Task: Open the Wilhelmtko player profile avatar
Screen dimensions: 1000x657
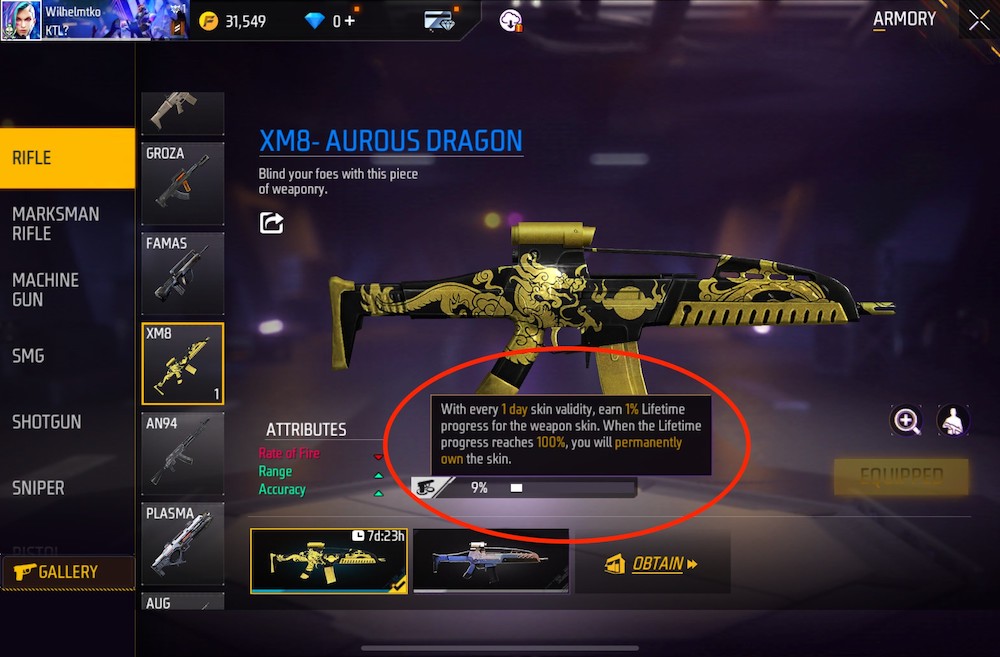Action: [20, 20]
